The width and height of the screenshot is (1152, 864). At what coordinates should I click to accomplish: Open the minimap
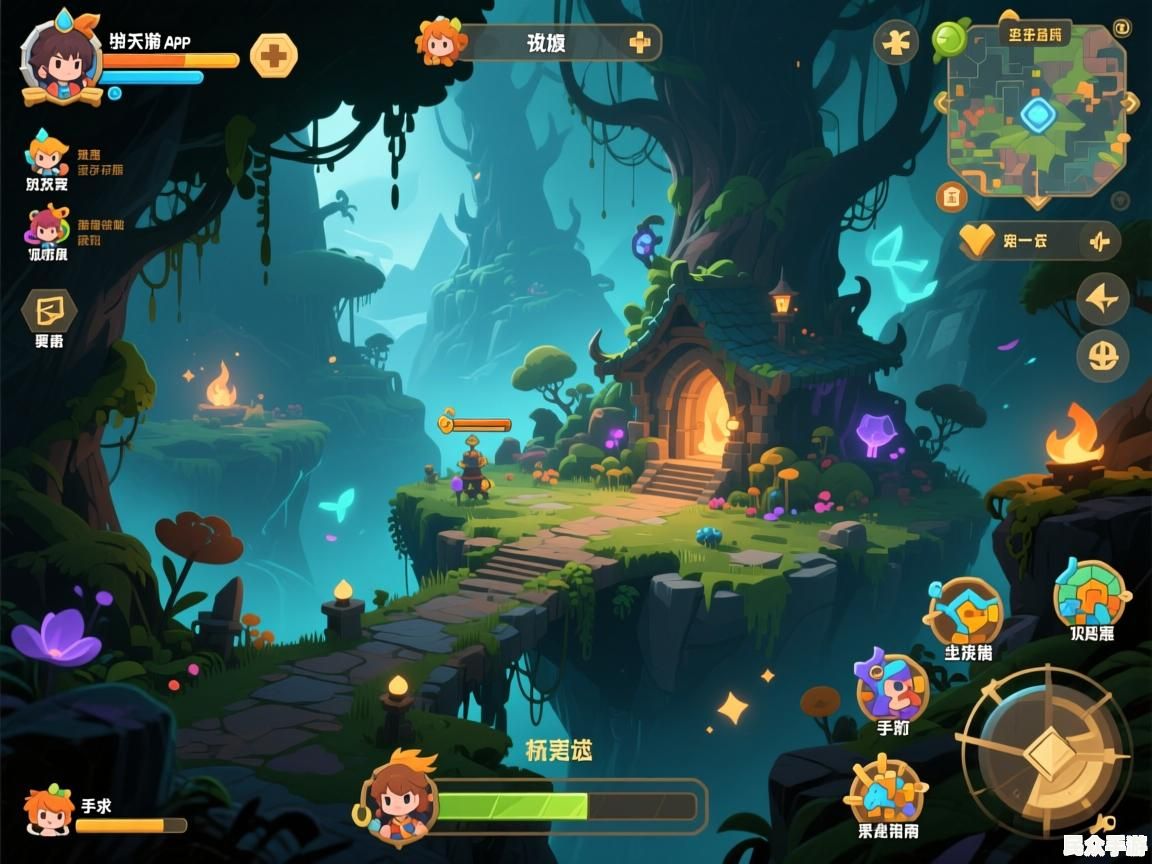[x=1036, y=114]
